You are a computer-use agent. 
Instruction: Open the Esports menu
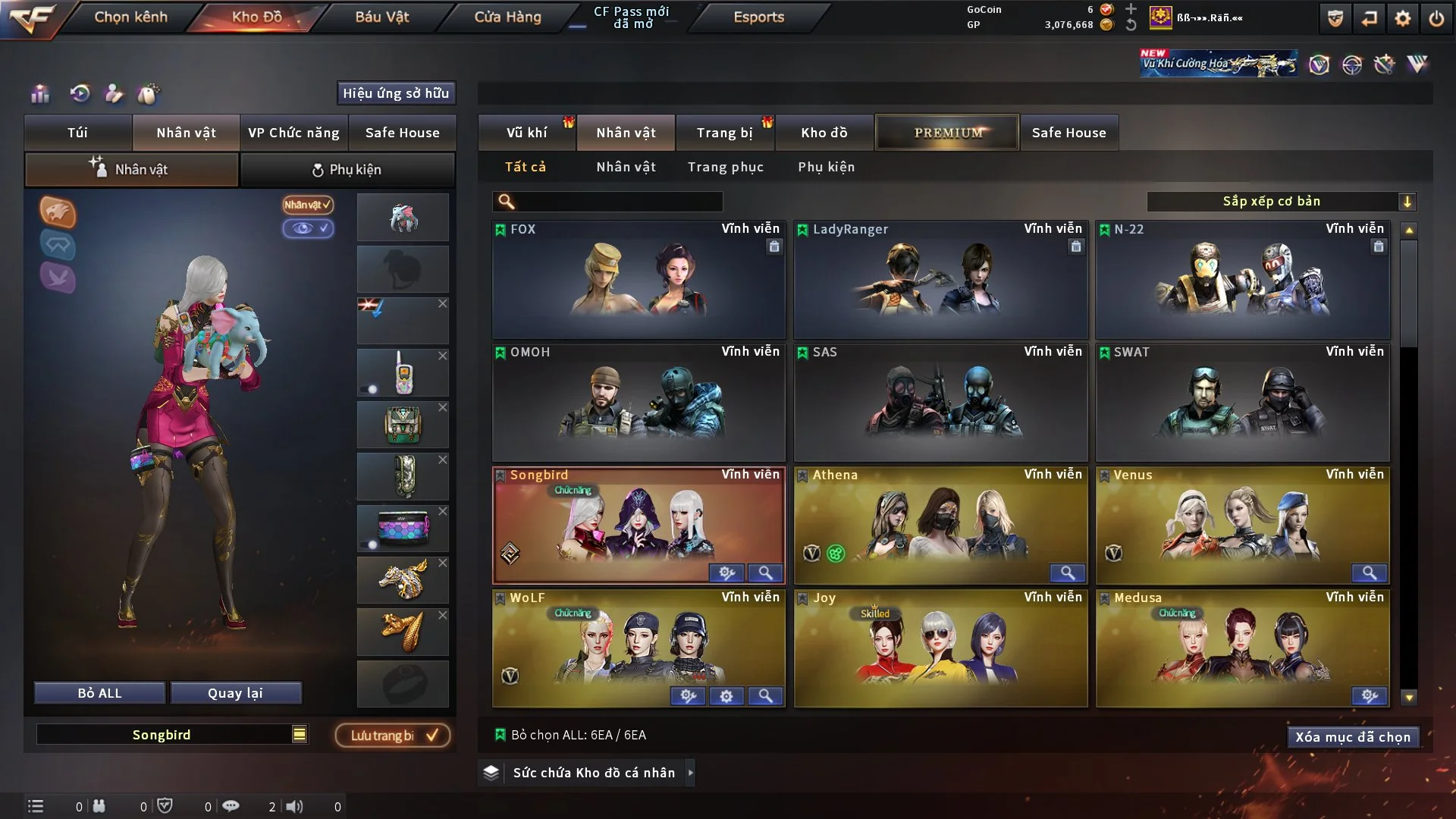[758, 17]
